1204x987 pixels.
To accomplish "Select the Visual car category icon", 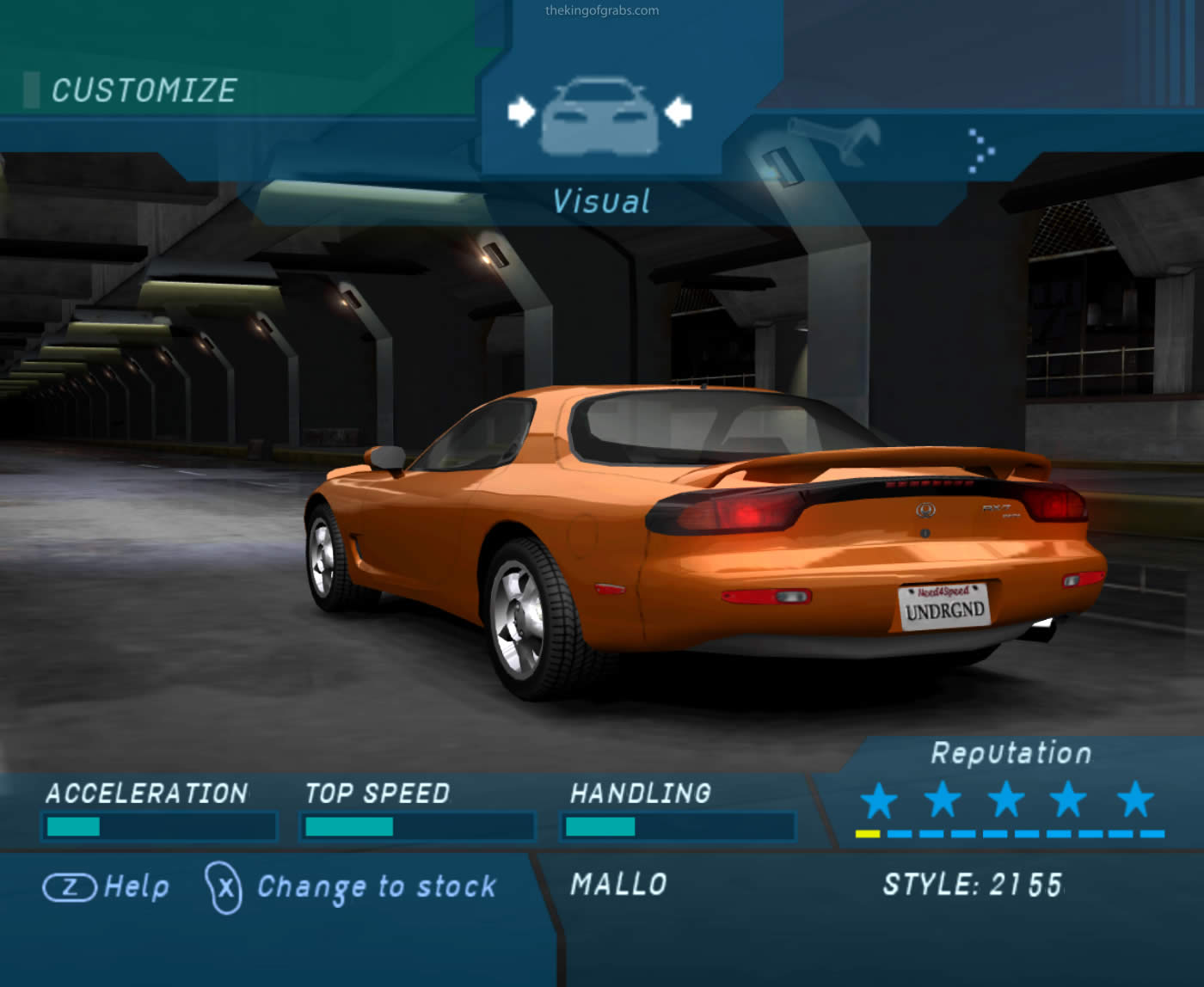I will point(599,116).
